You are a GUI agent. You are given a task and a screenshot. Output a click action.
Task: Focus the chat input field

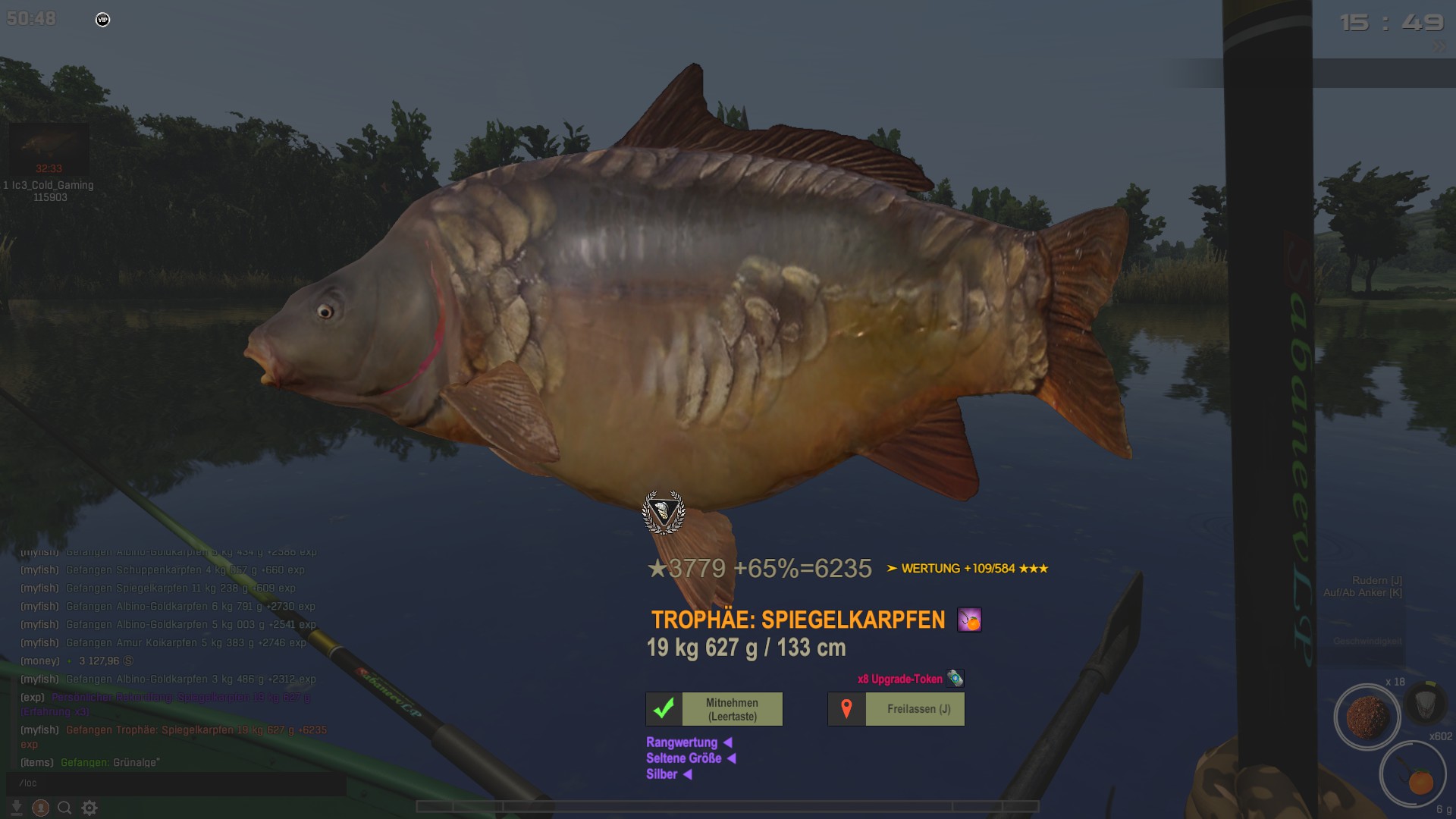click(x=176, y=783)
